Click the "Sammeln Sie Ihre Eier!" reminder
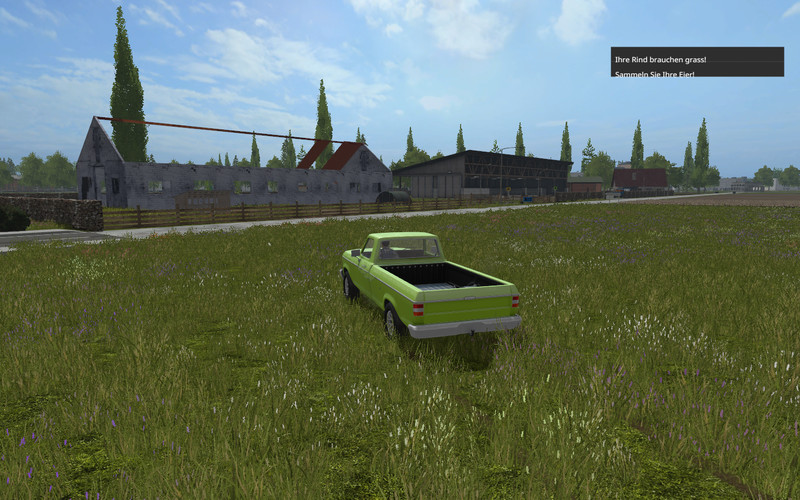Image resolution: width=800 pixels, height=500 pixels. click(x=654, y=74)
